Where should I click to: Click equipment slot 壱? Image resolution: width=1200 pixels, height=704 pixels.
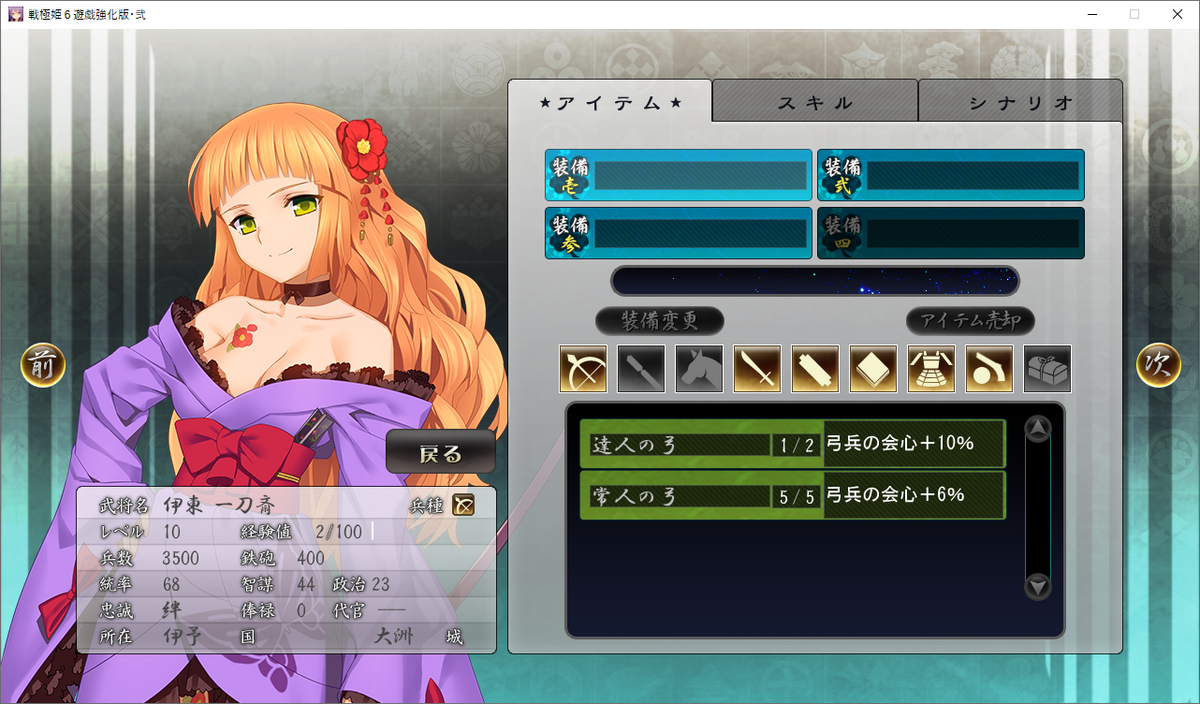679,176
